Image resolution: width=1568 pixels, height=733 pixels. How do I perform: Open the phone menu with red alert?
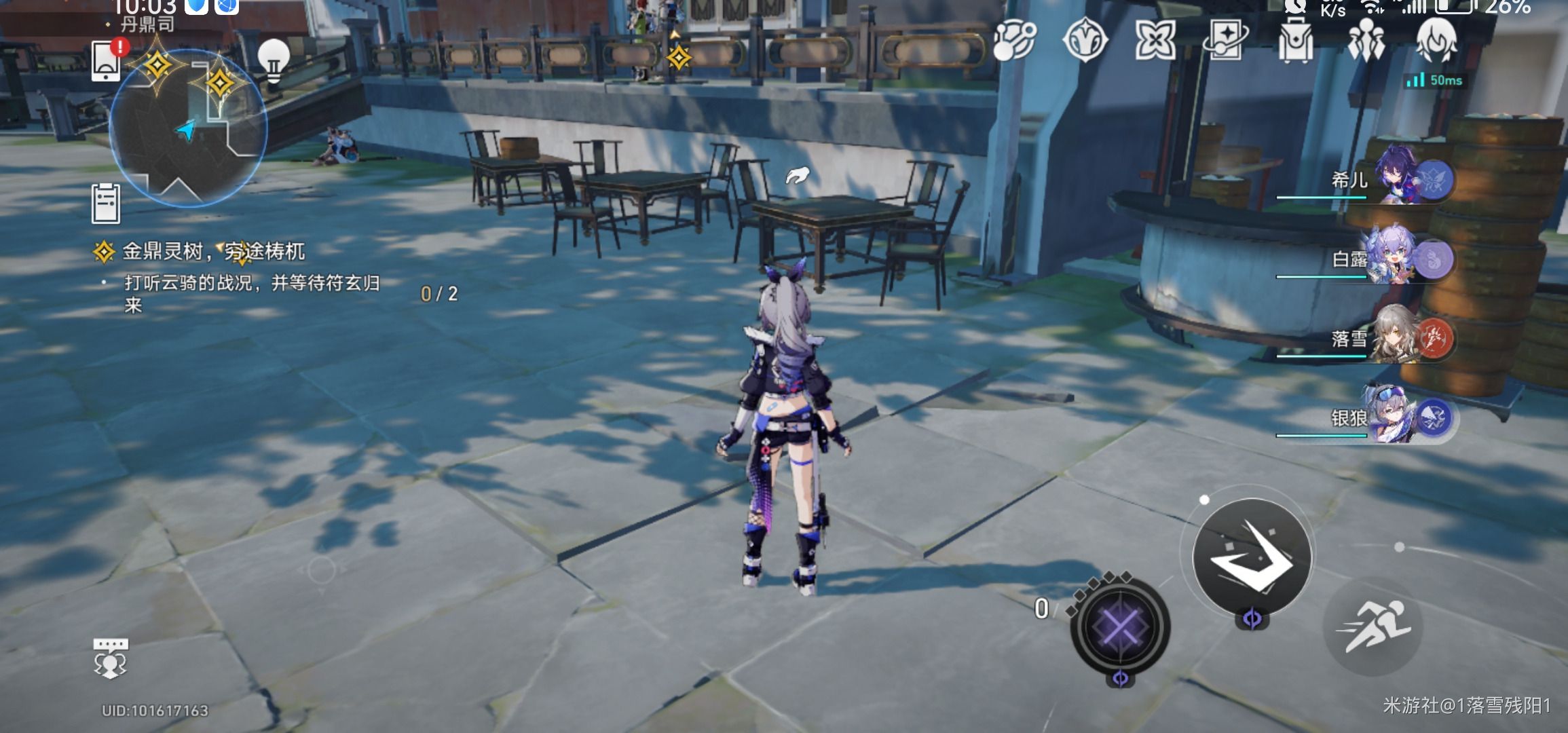(x=107, y=61)
